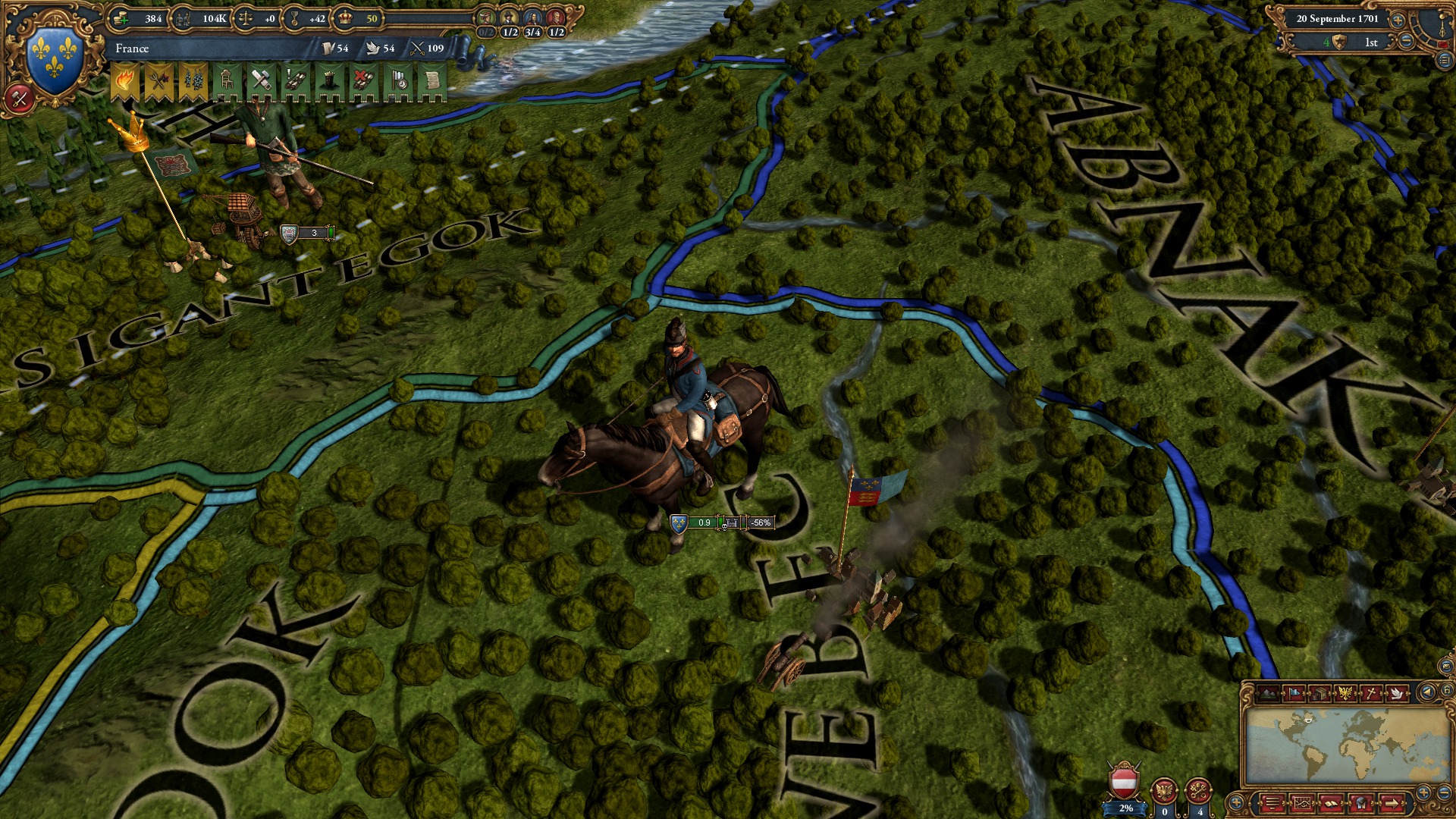Pause the game via the red speed indicator
This screenshot has width=1456, height=819.
(1442, 44)
